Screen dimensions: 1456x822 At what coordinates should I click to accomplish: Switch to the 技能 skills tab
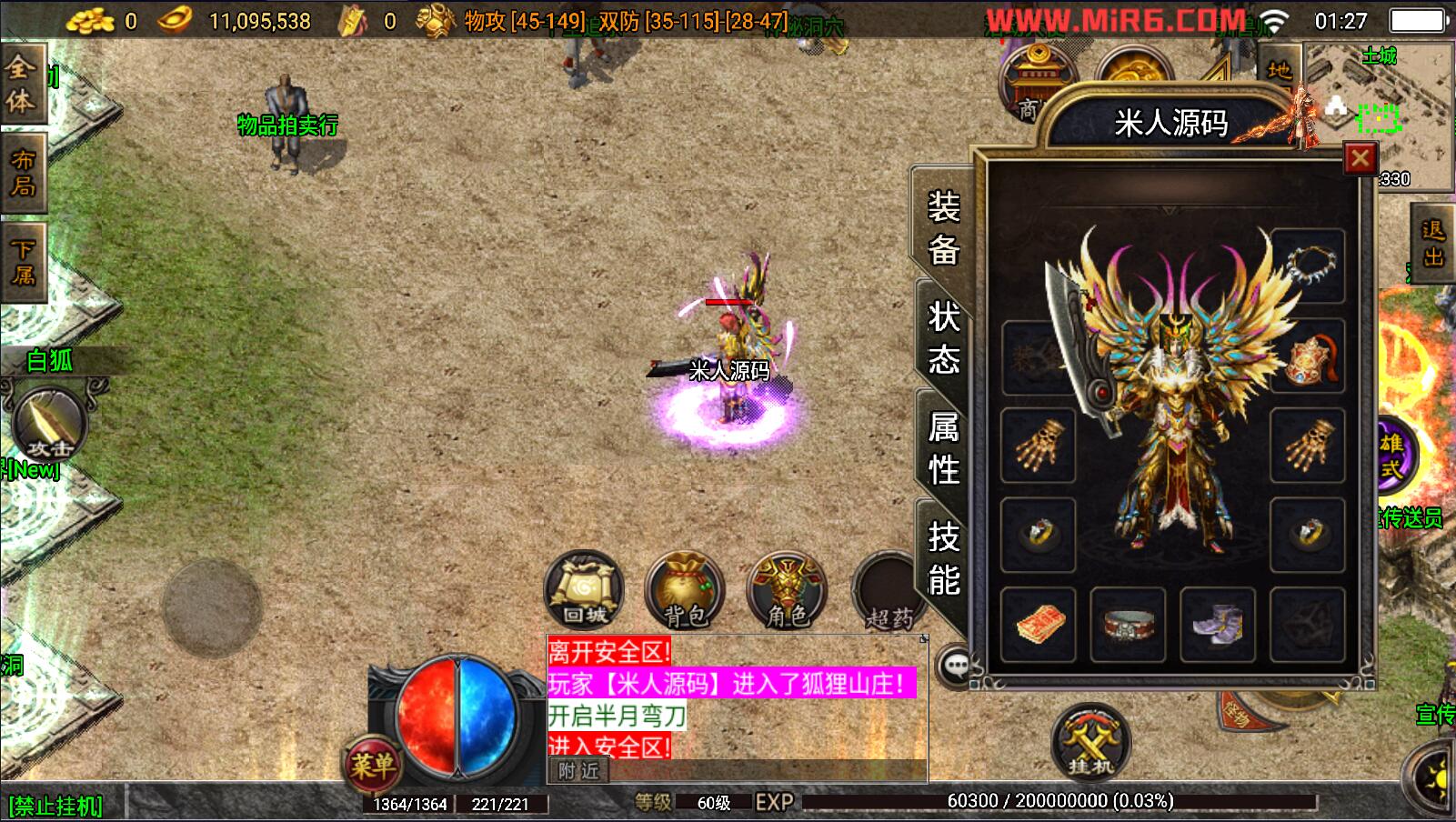(943, 558)
